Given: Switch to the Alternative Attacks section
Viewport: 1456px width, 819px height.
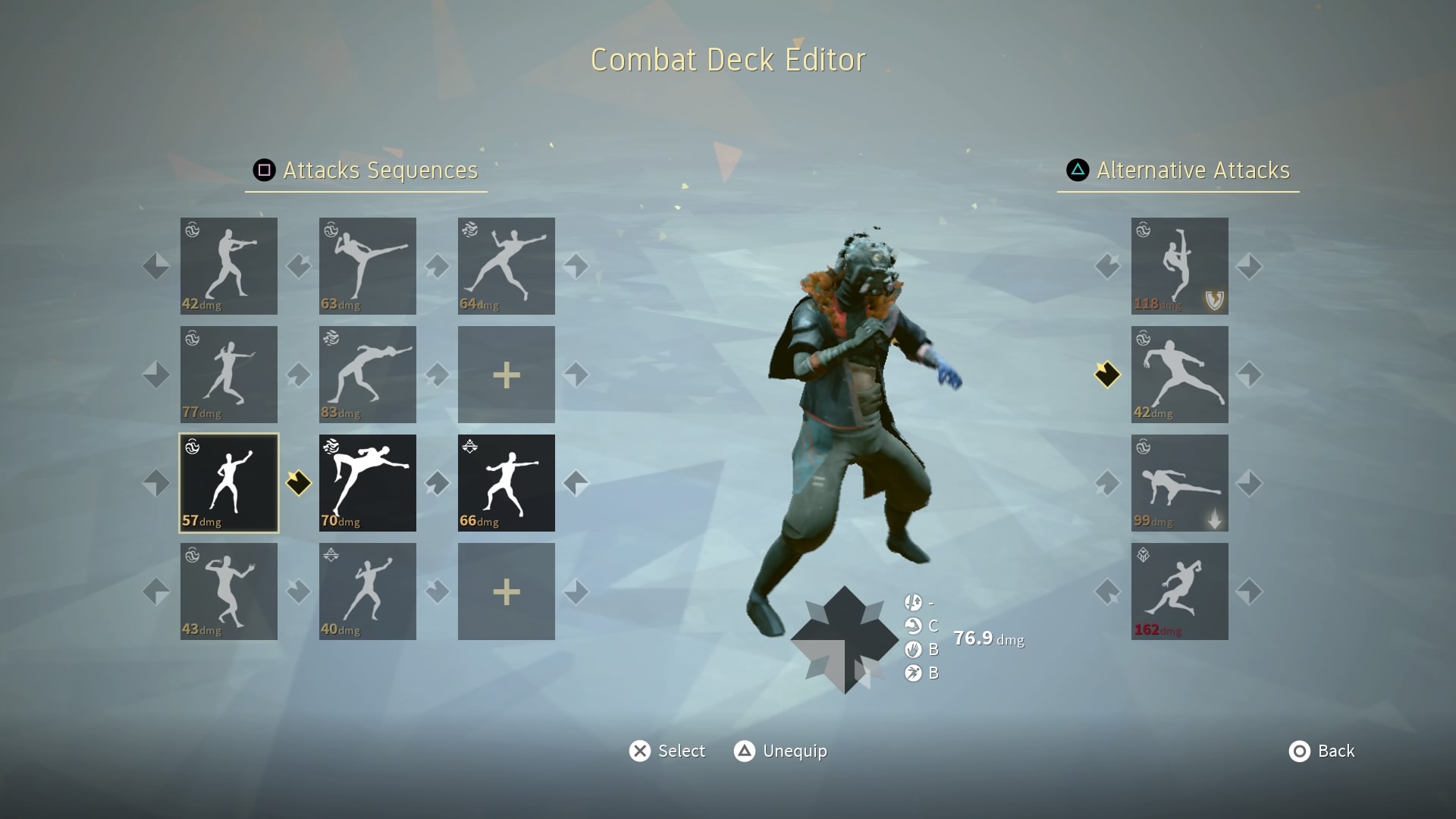Looking at the screenshot, I should (1178, 171).
